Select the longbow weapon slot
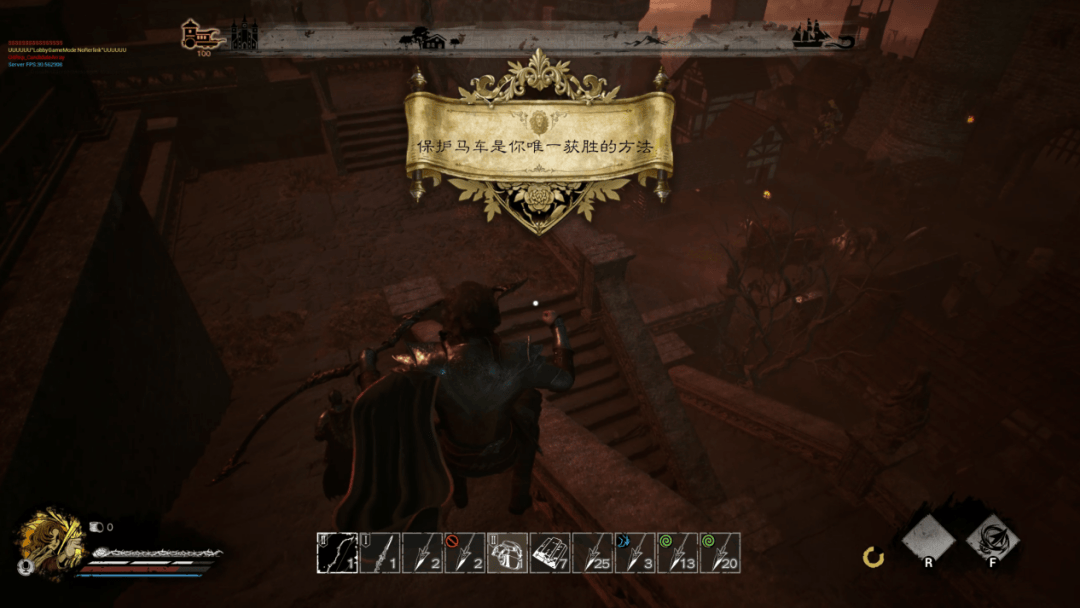The image size is (1080, 608). (336, 553)
